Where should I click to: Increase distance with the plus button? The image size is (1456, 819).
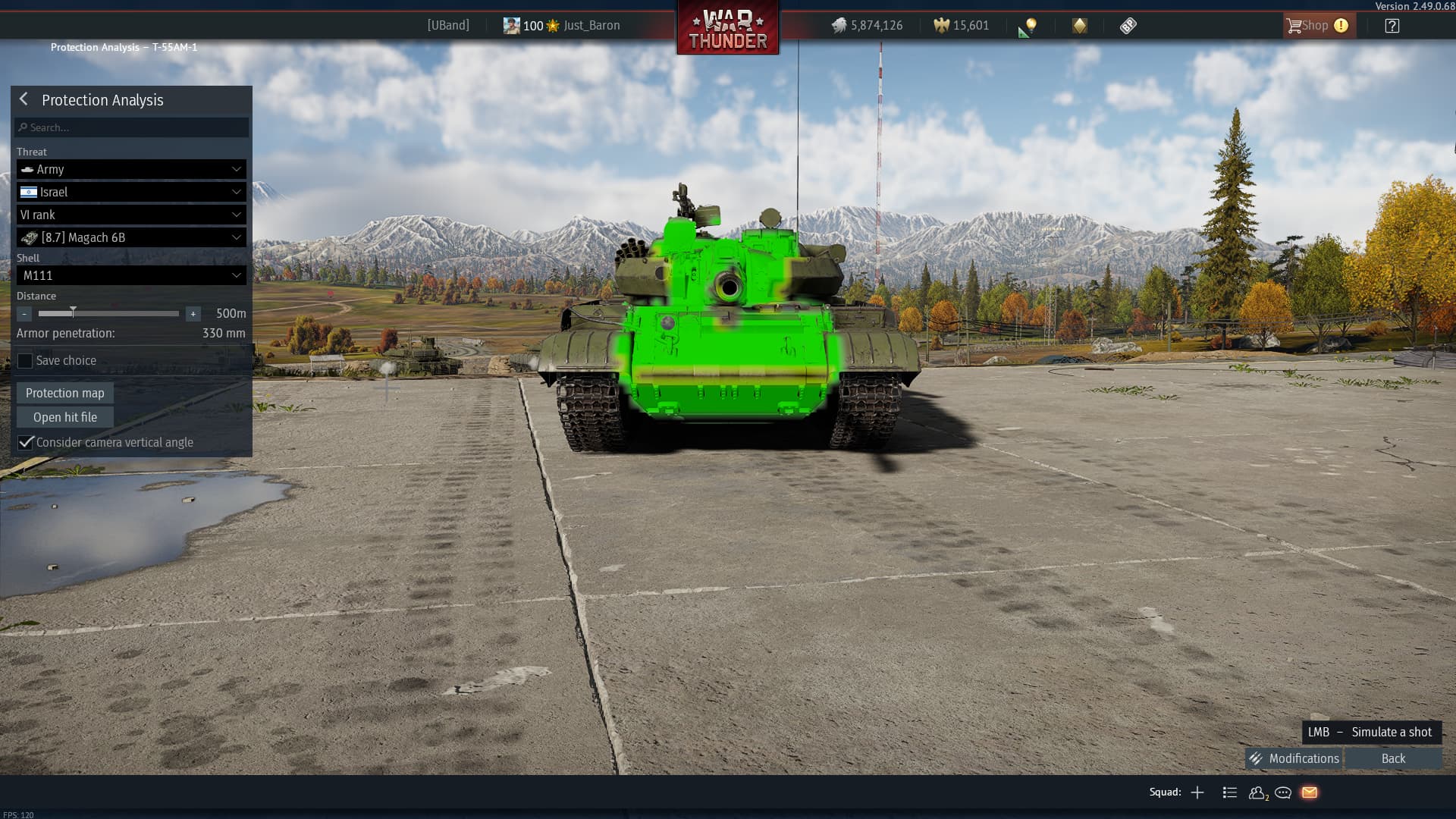pos(193,313)
